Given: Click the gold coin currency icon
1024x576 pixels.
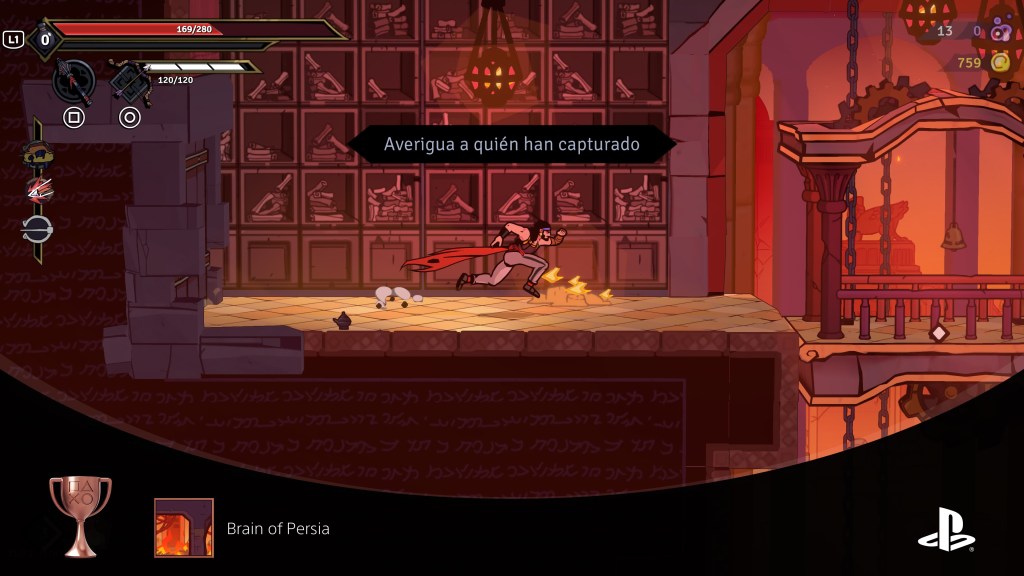Looking at the screenshot, I should point(999,63).
